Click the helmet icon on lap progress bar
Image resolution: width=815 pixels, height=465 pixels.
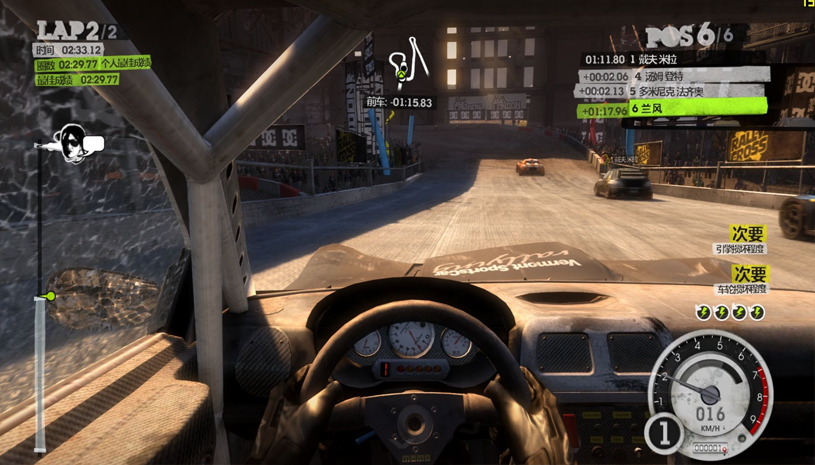[72, 143]
